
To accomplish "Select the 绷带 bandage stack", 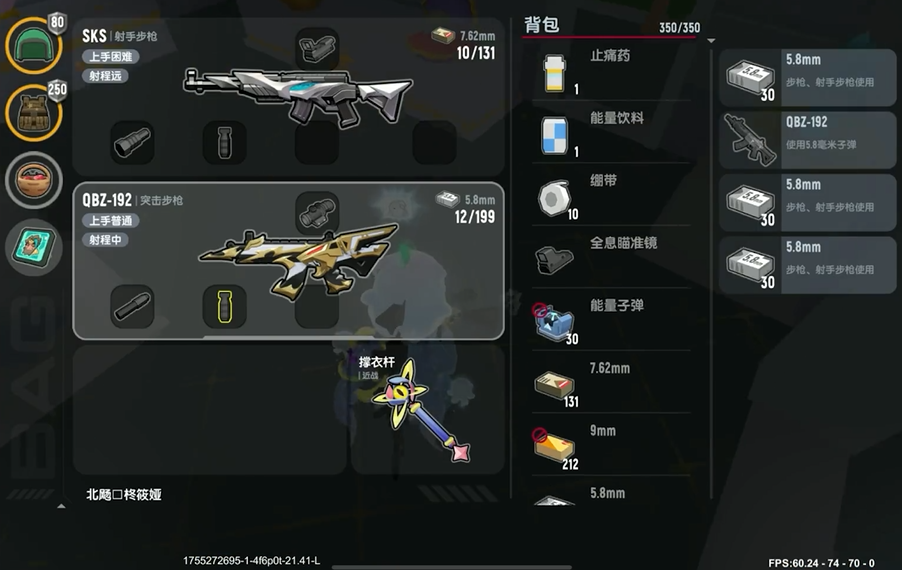I will coord(612,196).
